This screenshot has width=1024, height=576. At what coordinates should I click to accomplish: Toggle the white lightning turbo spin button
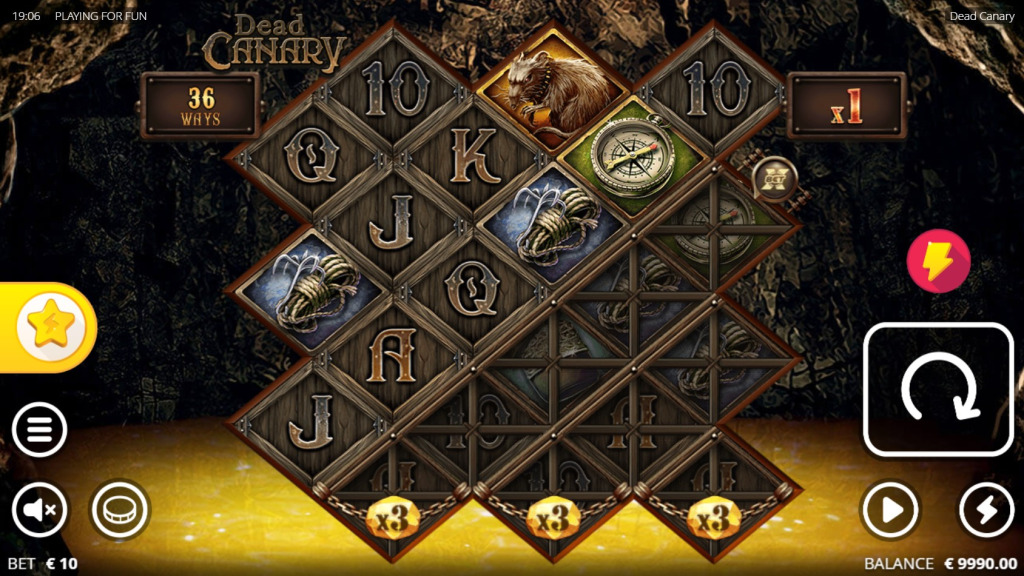986,510
